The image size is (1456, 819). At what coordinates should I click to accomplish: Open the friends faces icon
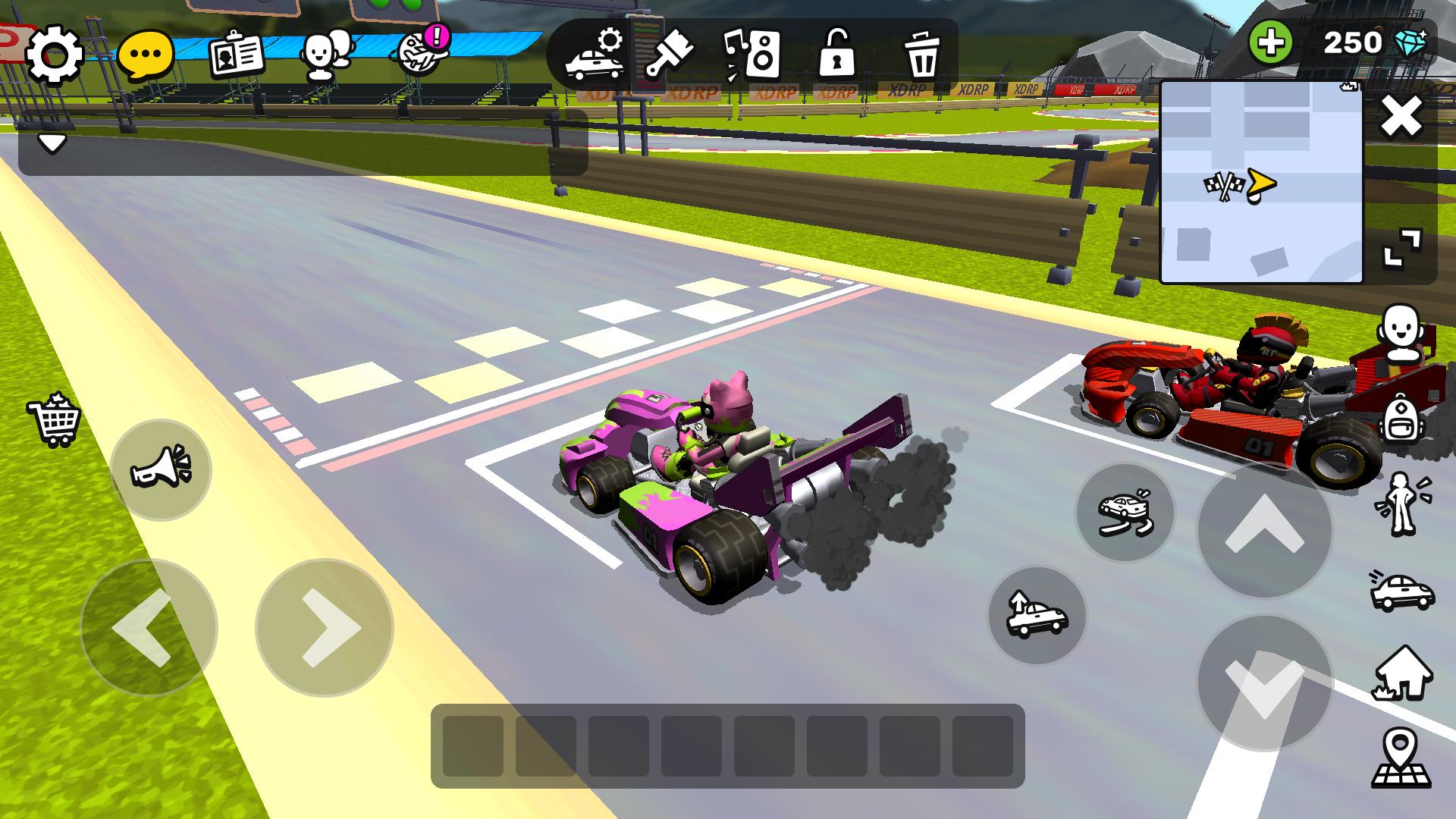[326, 55]
